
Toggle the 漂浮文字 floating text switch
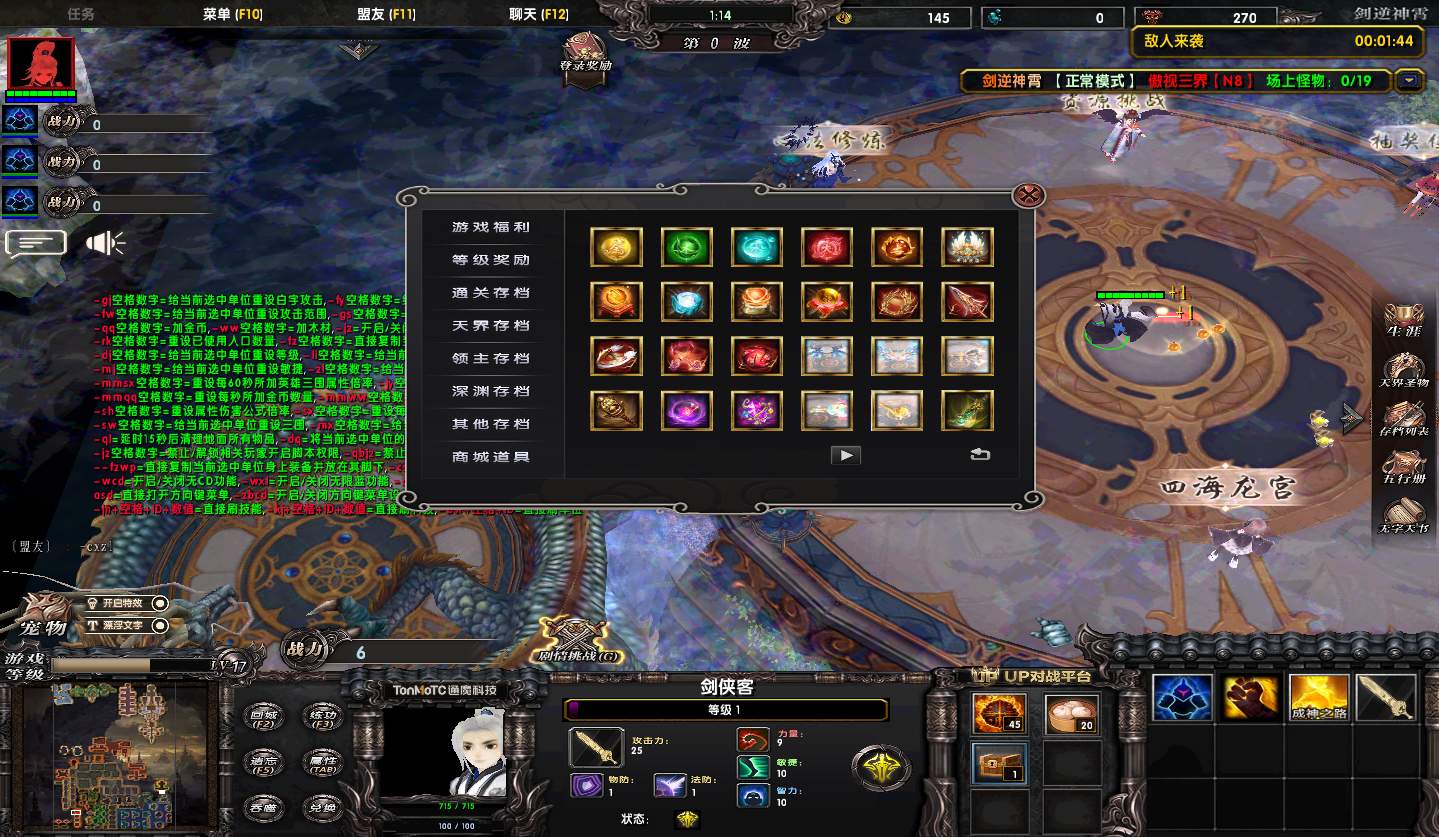click(127, 626)
